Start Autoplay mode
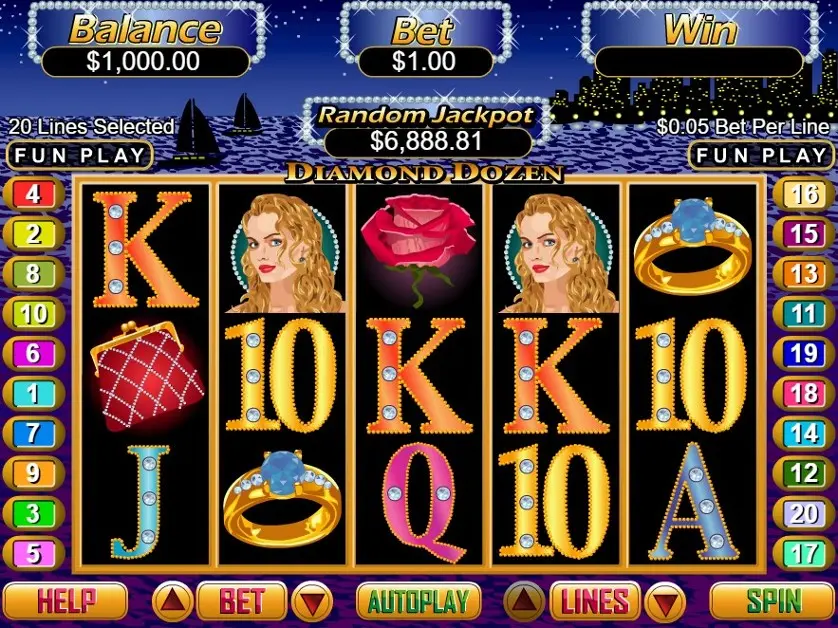 pos(418,601)
